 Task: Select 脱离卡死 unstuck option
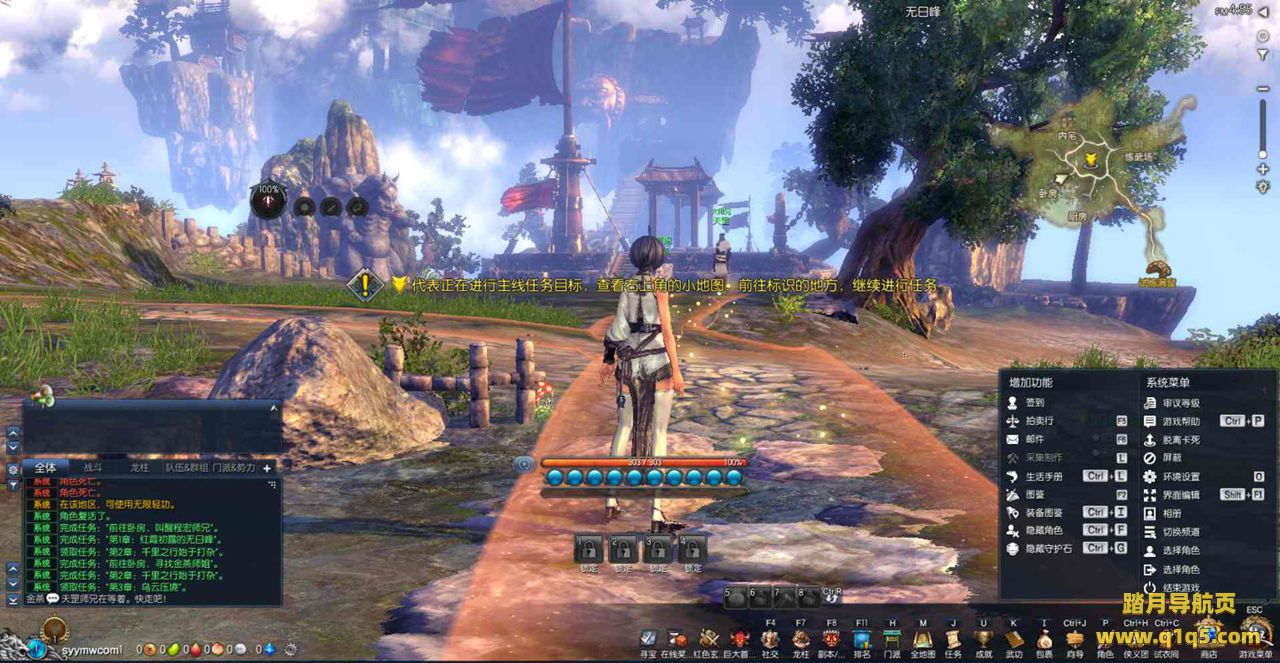1180,439
